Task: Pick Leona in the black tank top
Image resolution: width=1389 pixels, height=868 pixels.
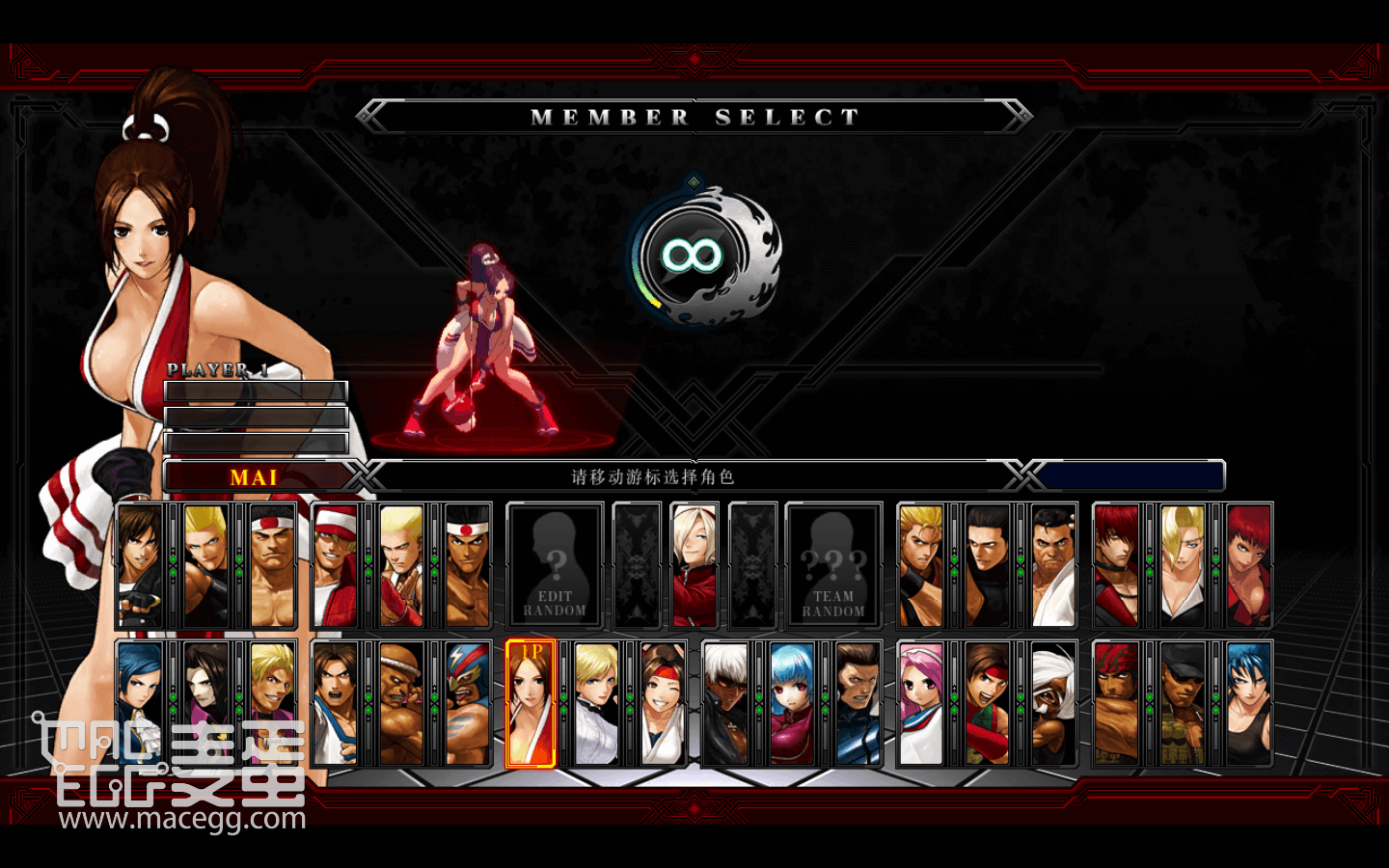Action: click(1248, 703)
